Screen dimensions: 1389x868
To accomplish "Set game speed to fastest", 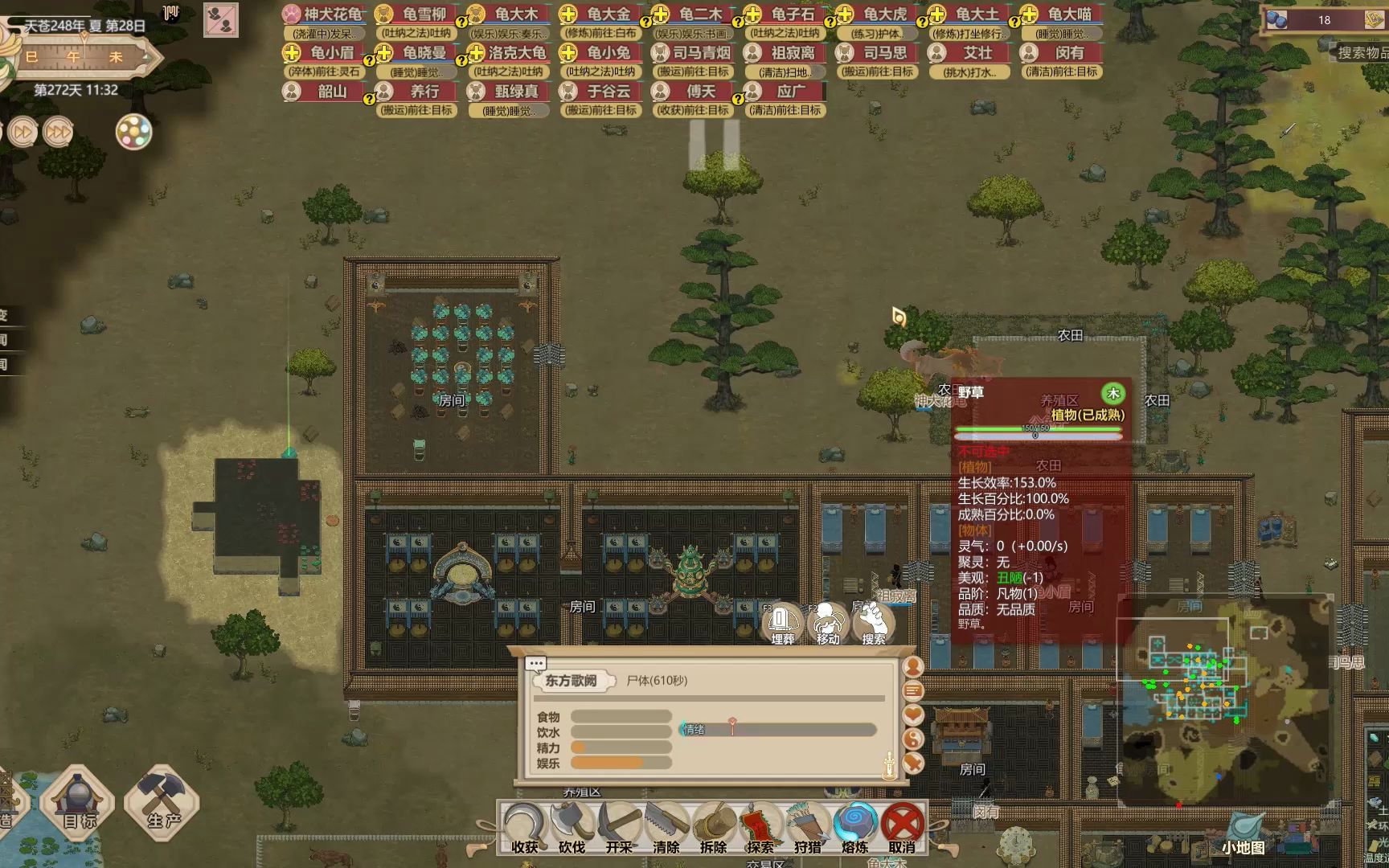I will 57,132.
